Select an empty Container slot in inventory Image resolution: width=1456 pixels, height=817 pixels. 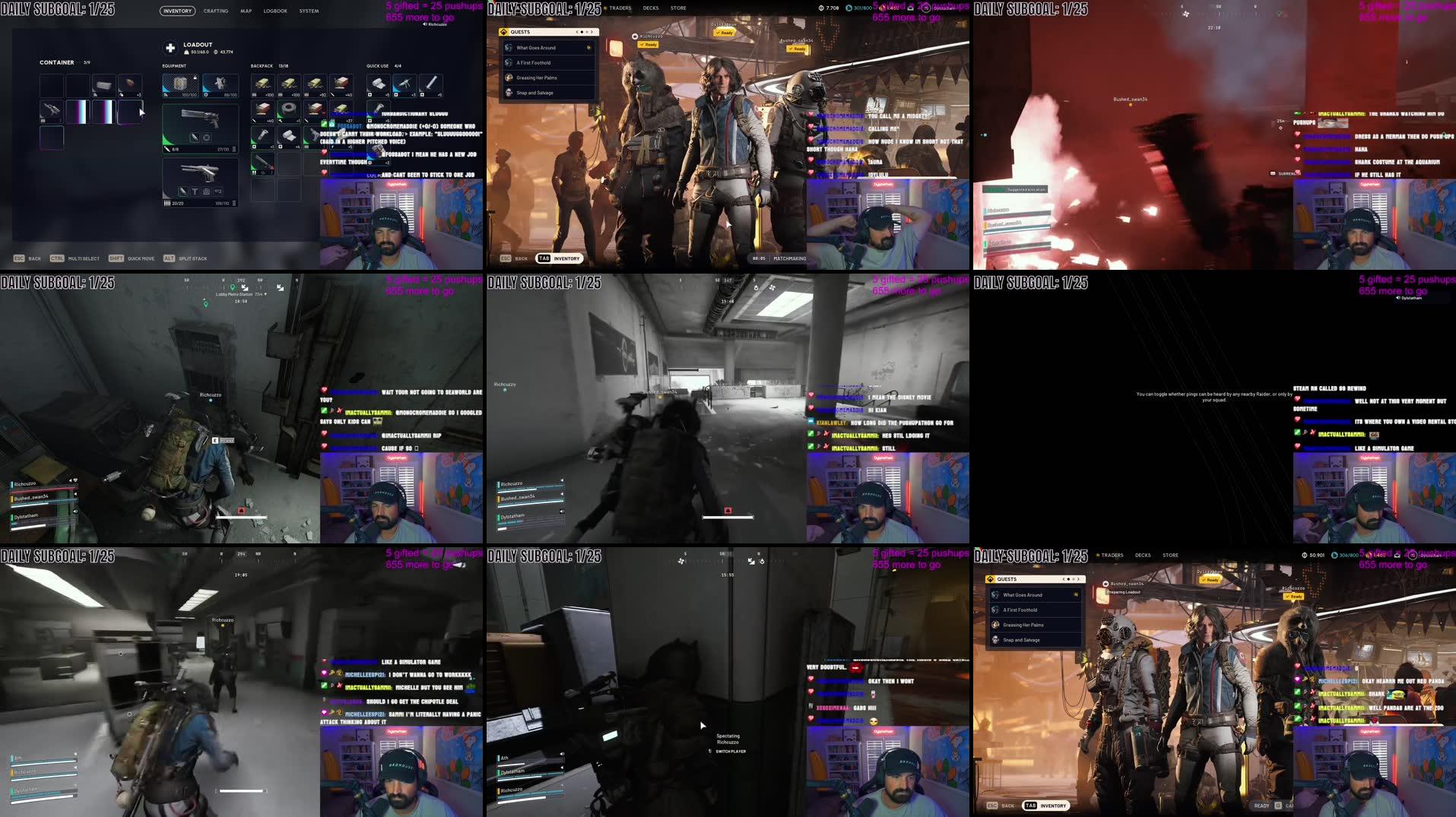click(51, 84)
